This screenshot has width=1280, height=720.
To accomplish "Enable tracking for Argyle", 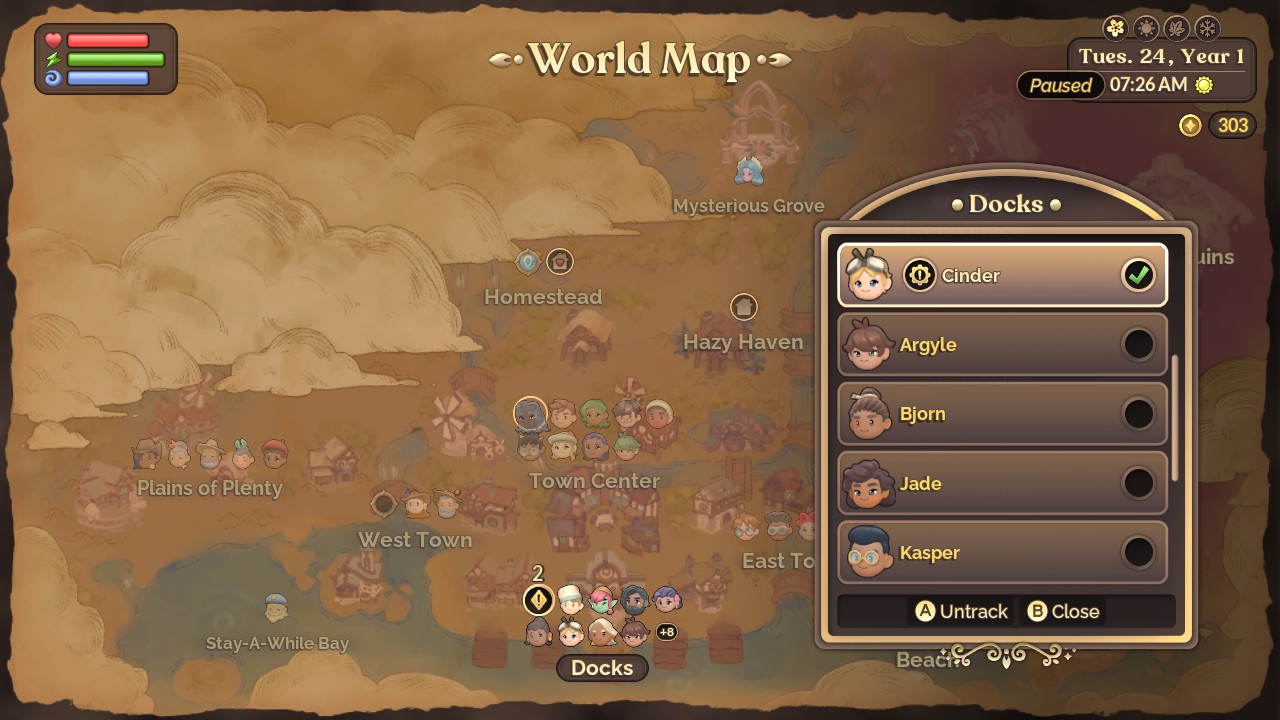I will 1139,345.
